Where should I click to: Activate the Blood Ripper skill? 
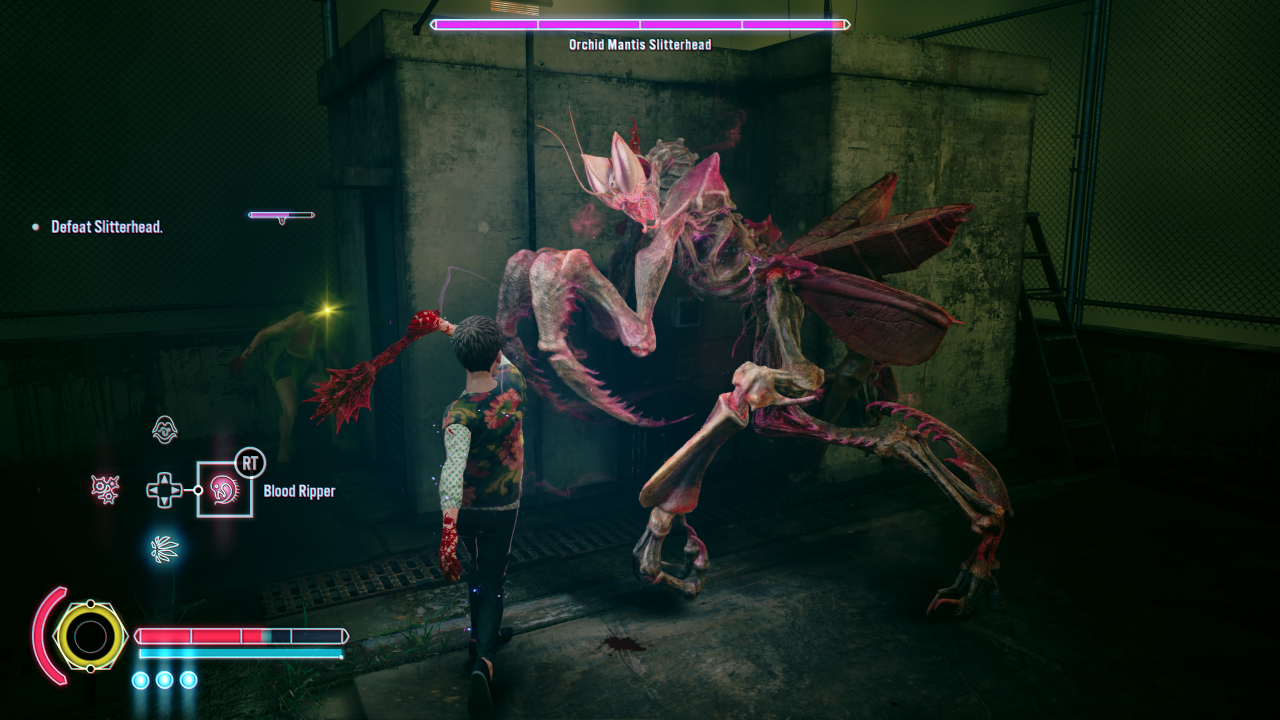224,490
